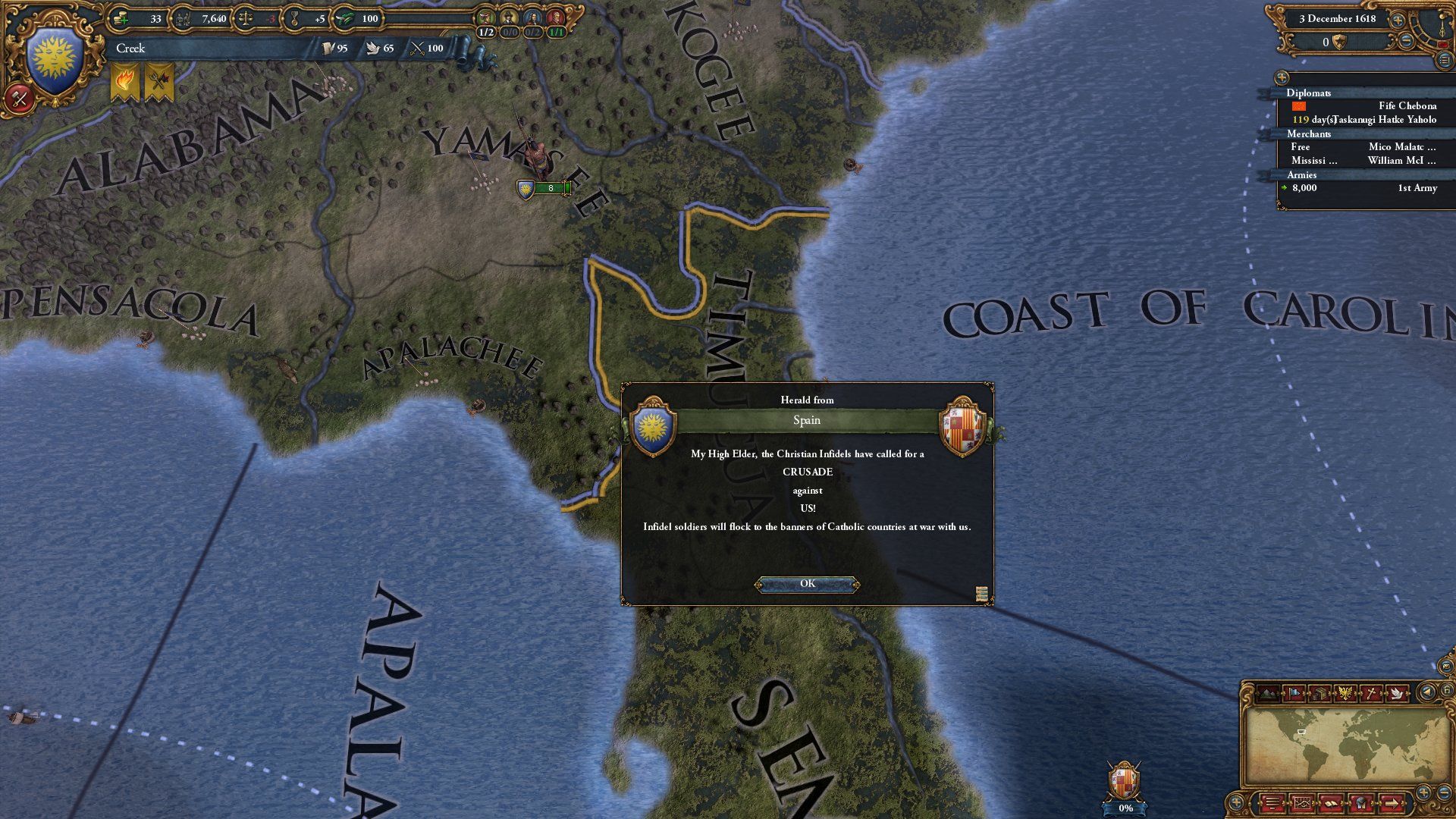Screen dimensions: 1456x819
Task: Select the flame alert banner
Action: click(125, 82)
